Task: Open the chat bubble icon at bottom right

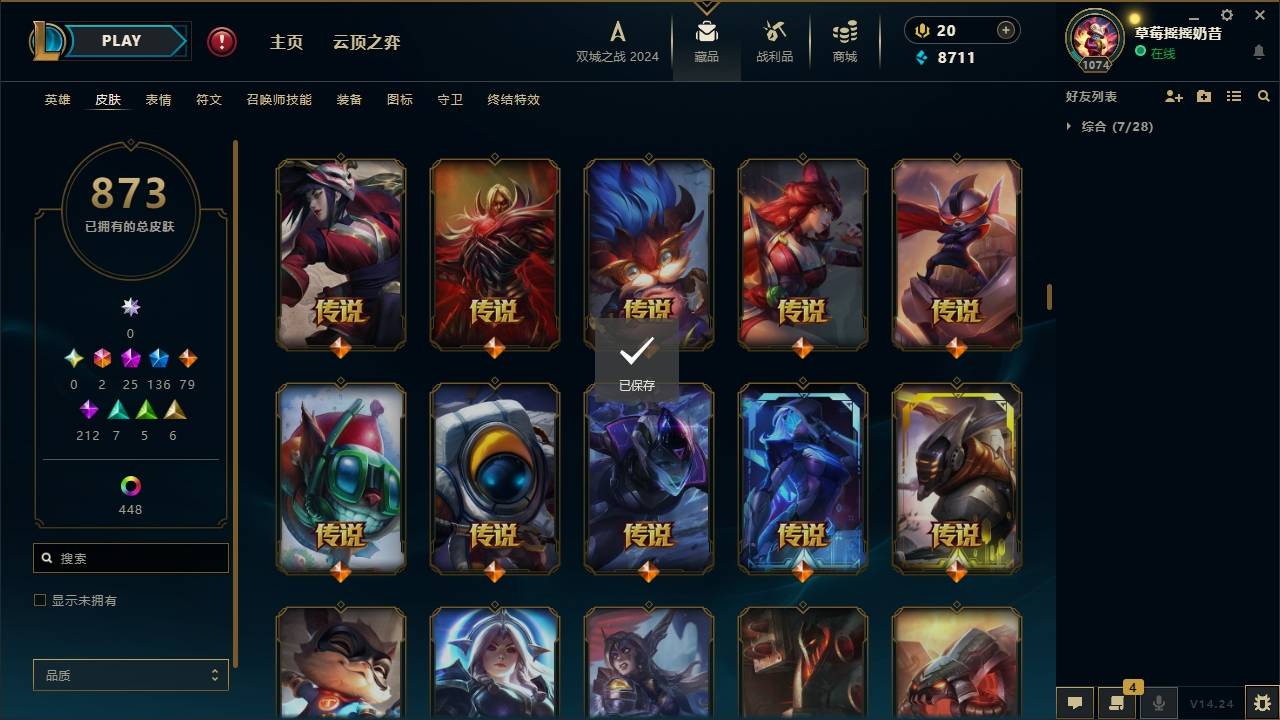Action: [1074, 703]
